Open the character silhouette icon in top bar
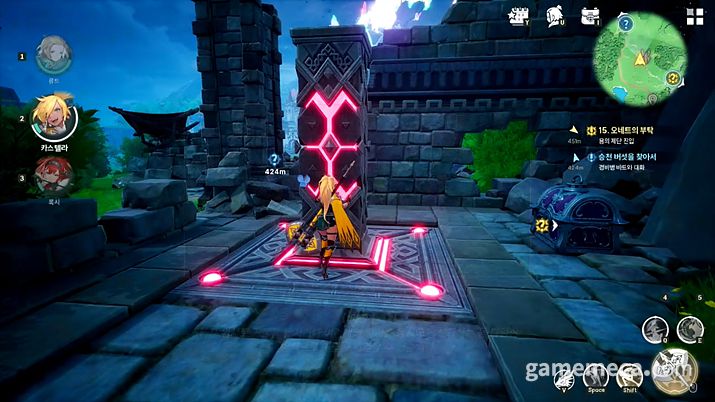 552,17
